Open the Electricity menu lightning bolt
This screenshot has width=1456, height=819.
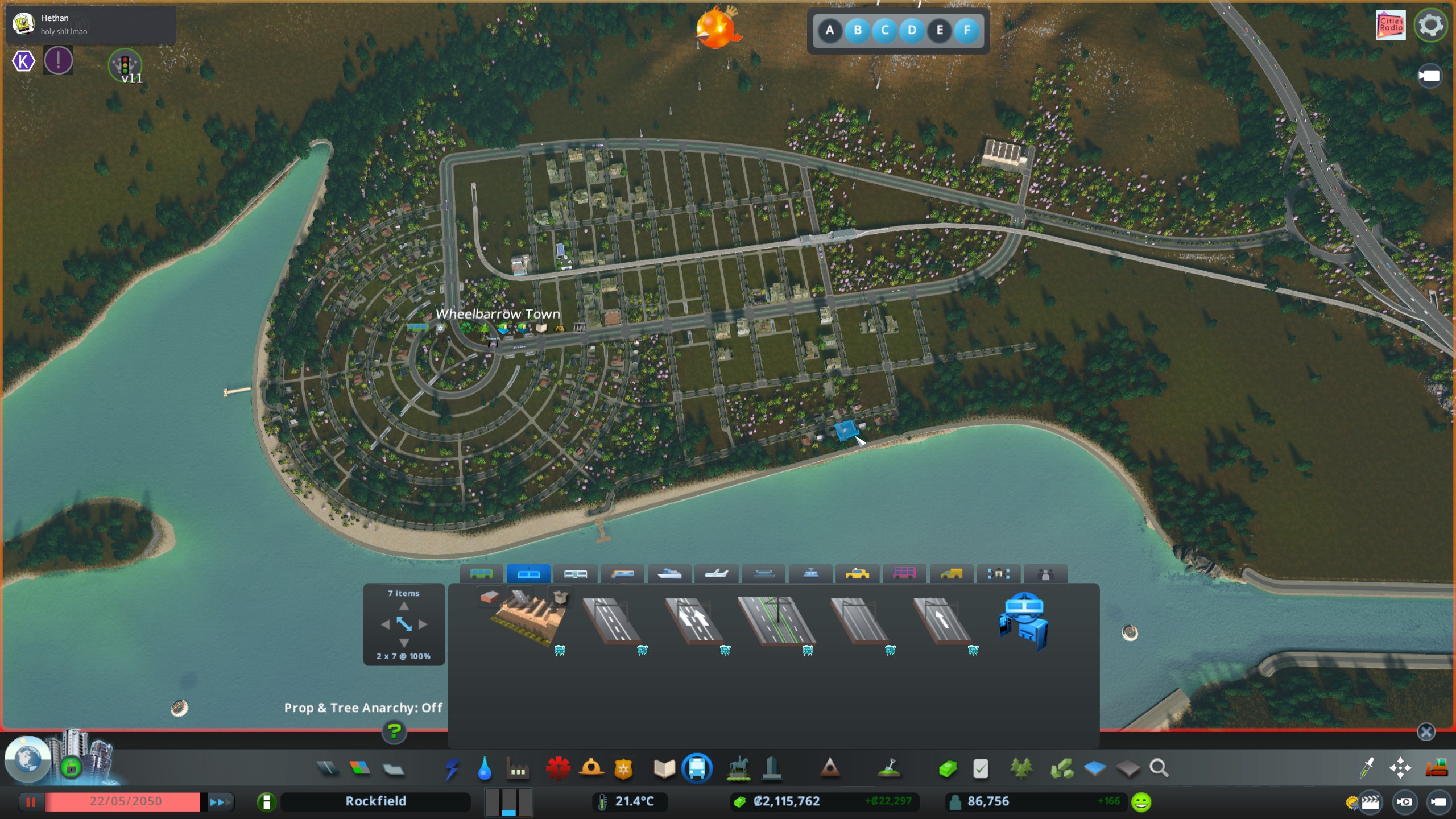point(452,769)
